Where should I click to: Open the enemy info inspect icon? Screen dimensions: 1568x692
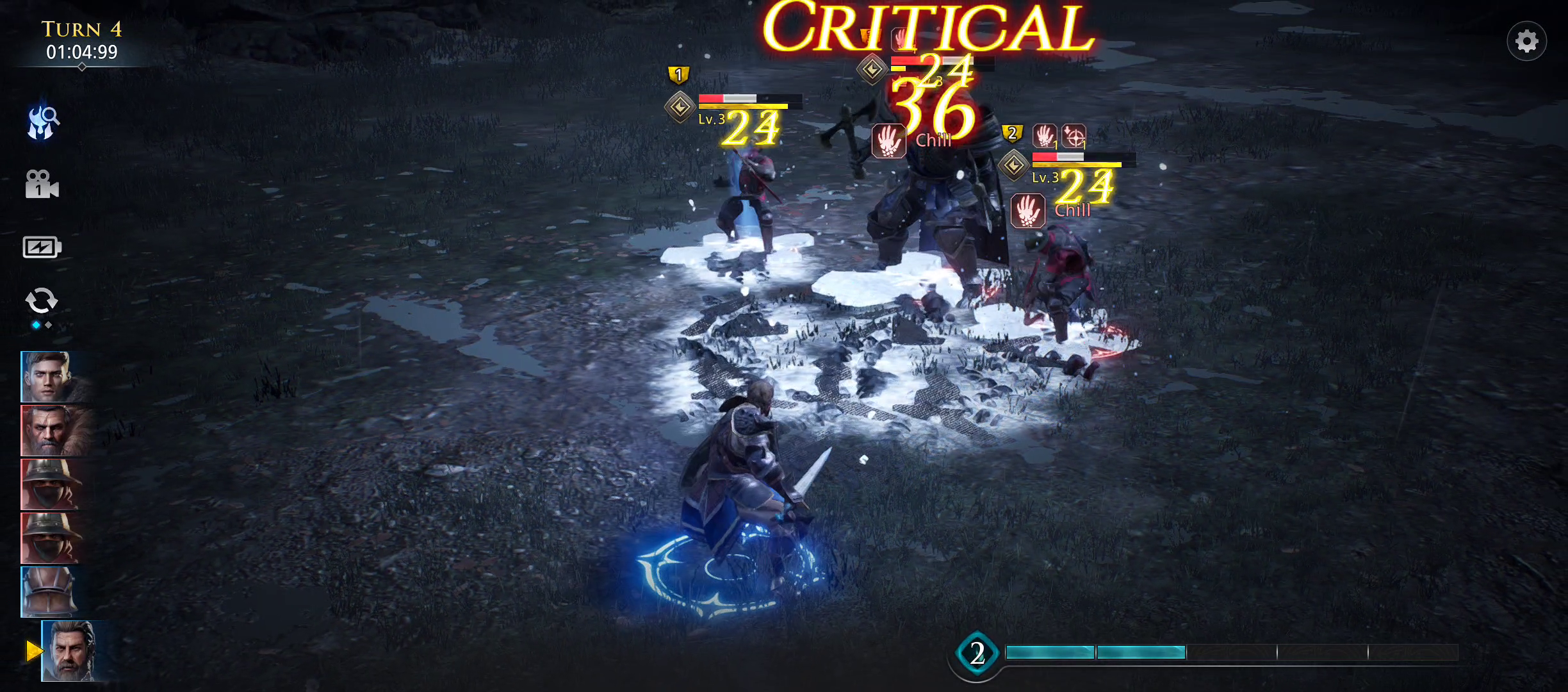43,122
